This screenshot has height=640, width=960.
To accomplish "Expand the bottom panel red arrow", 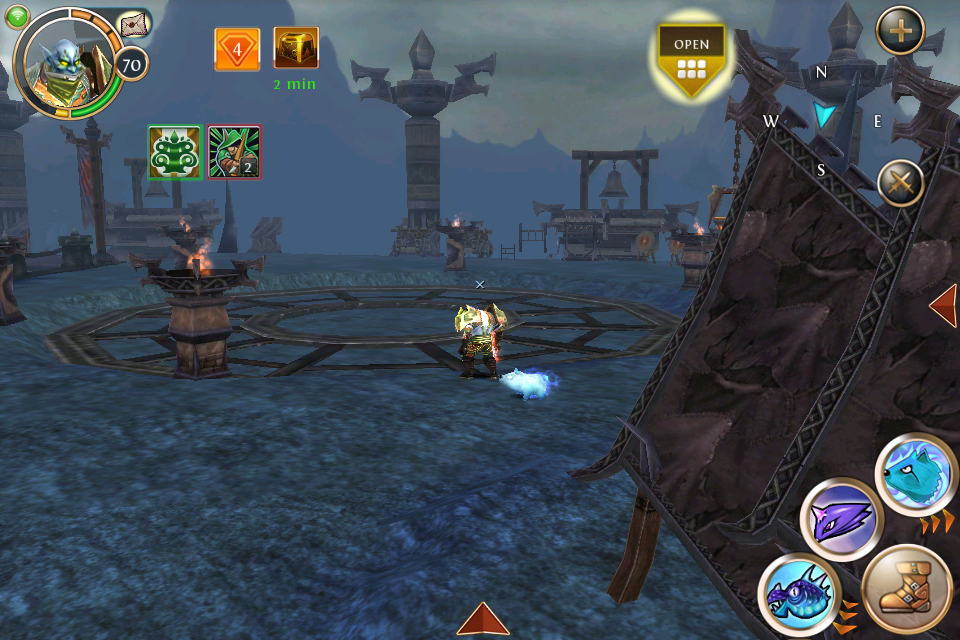I will coord(483,619).
